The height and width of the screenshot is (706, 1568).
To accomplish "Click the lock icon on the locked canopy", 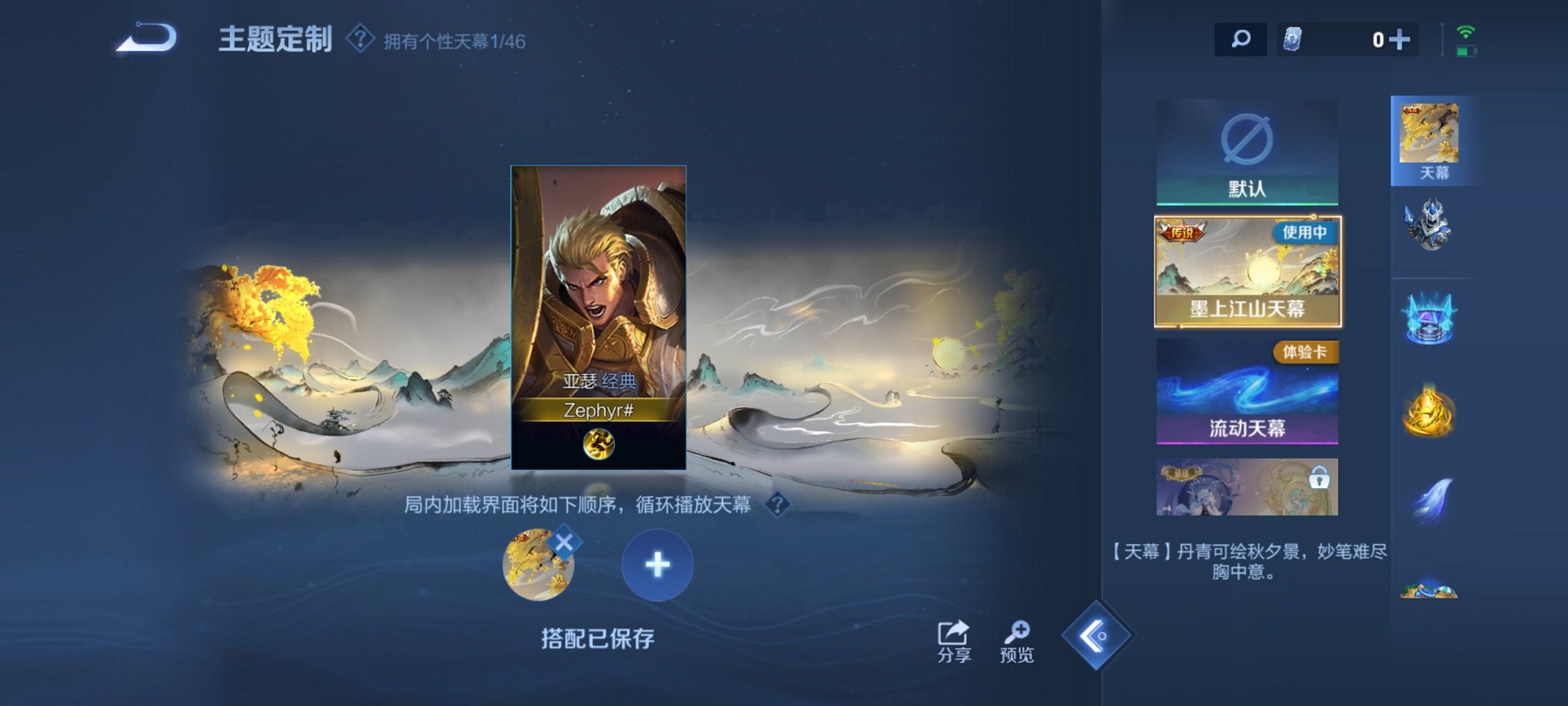I will (1321, 479).
